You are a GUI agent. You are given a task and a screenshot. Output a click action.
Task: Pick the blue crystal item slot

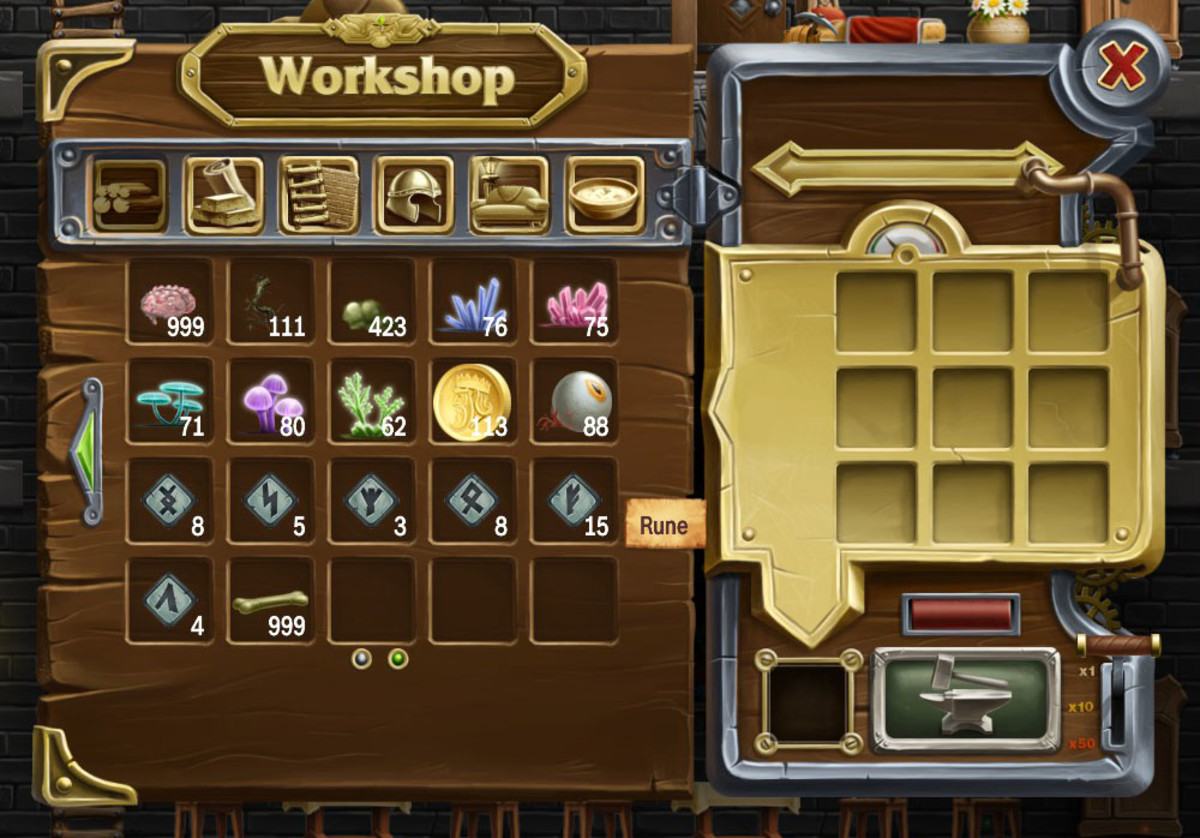[473, 302]
